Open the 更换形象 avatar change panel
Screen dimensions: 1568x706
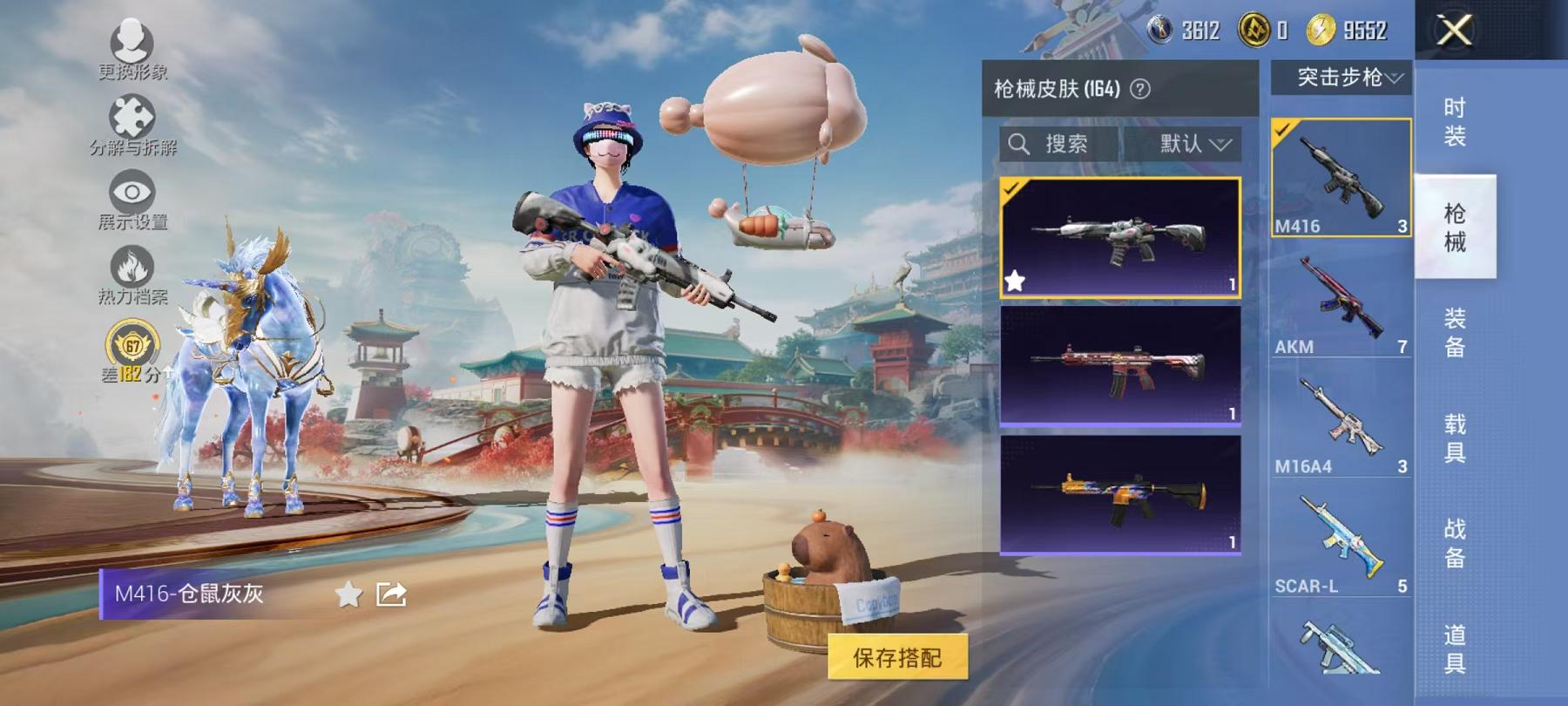tap(129, 48)
